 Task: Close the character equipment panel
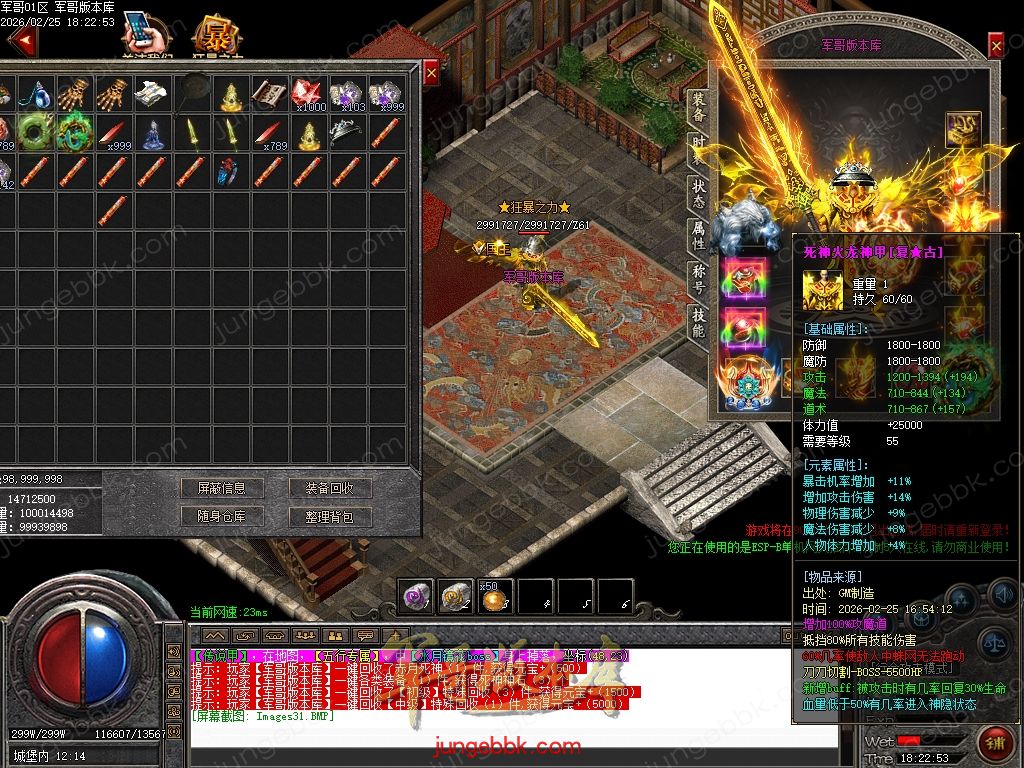996,45
